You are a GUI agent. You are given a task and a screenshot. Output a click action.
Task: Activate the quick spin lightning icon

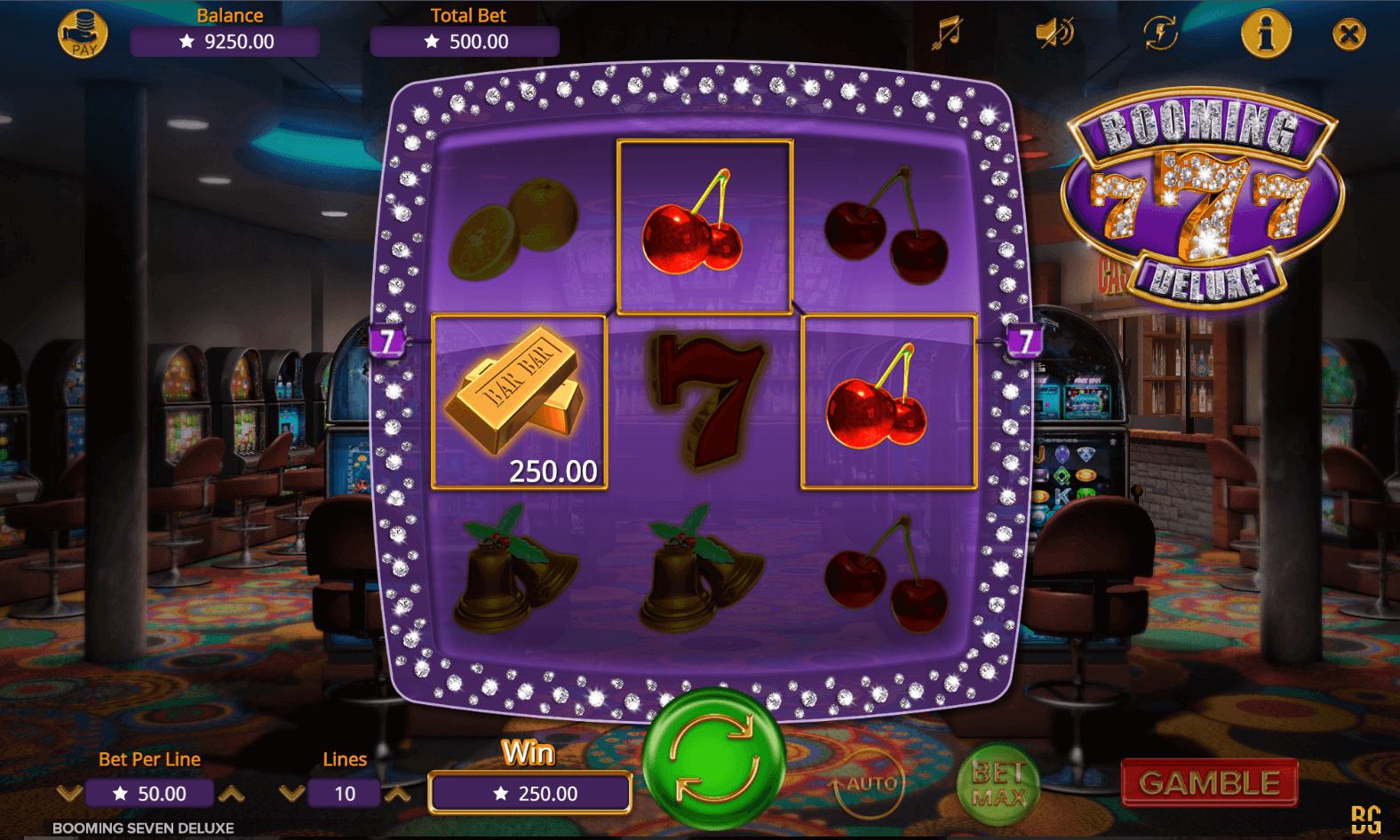coord(1160,34)
